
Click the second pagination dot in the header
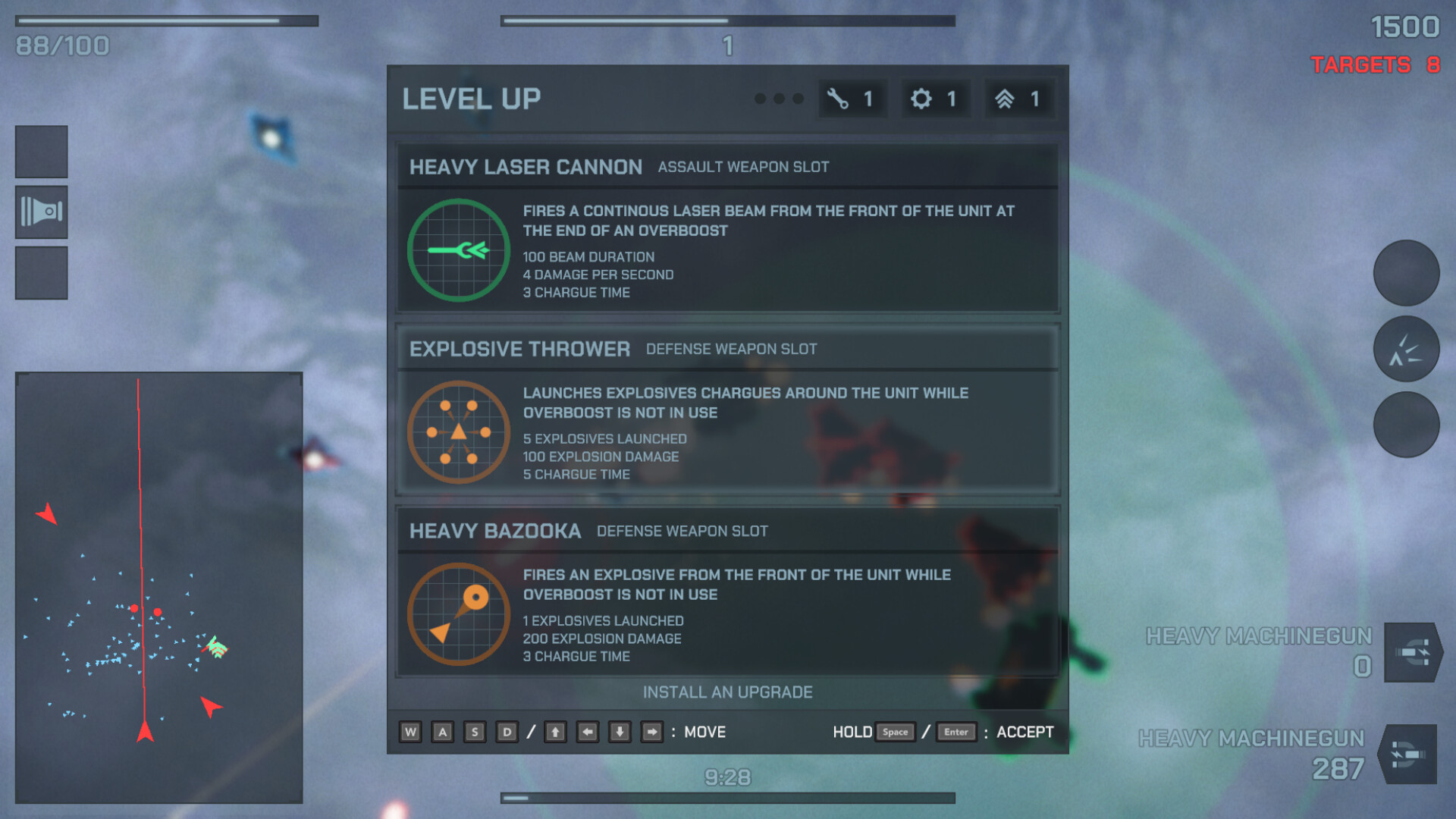[x=779, y=99]
